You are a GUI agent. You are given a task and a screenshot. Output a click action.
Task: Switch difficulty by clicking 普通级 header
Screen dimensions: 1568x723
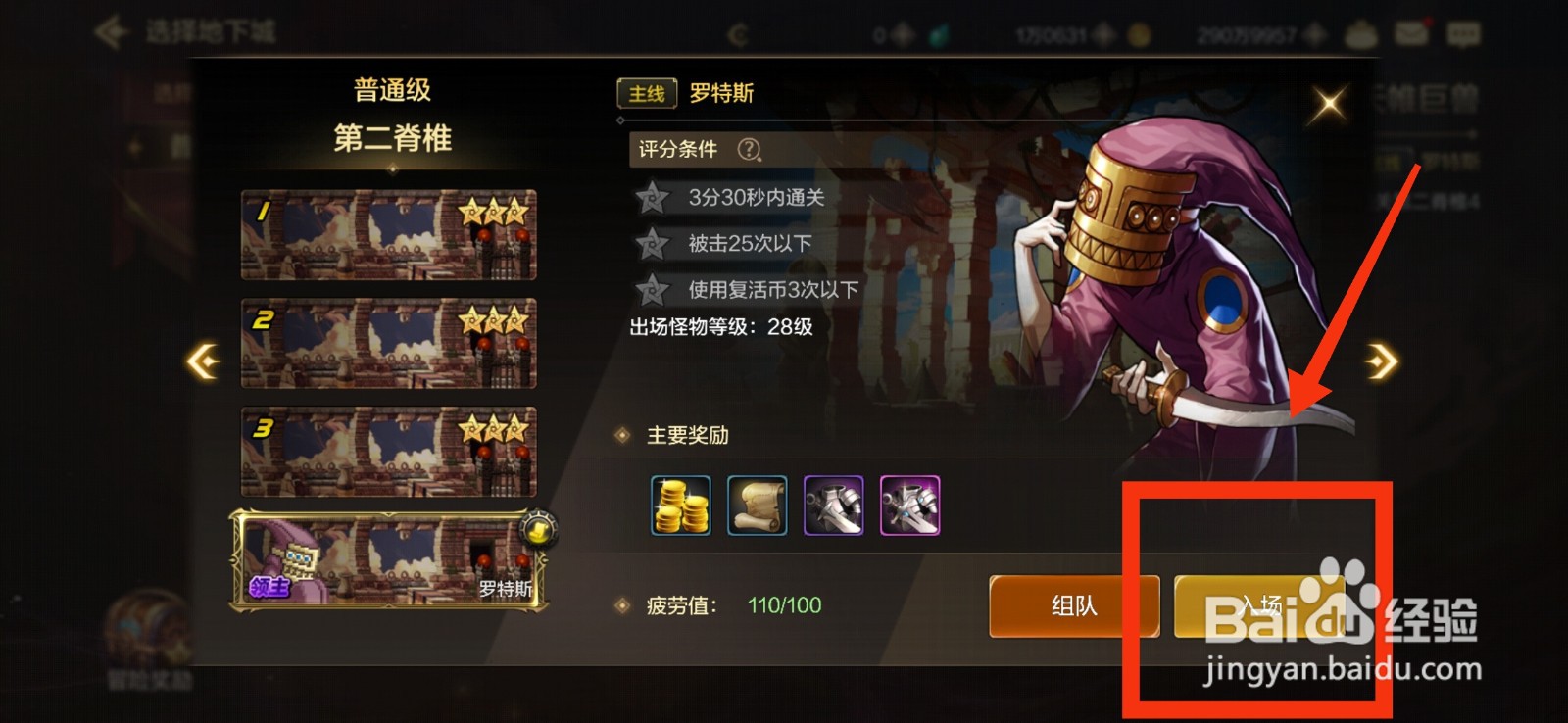pyautogui.click(x=391, y=89)
